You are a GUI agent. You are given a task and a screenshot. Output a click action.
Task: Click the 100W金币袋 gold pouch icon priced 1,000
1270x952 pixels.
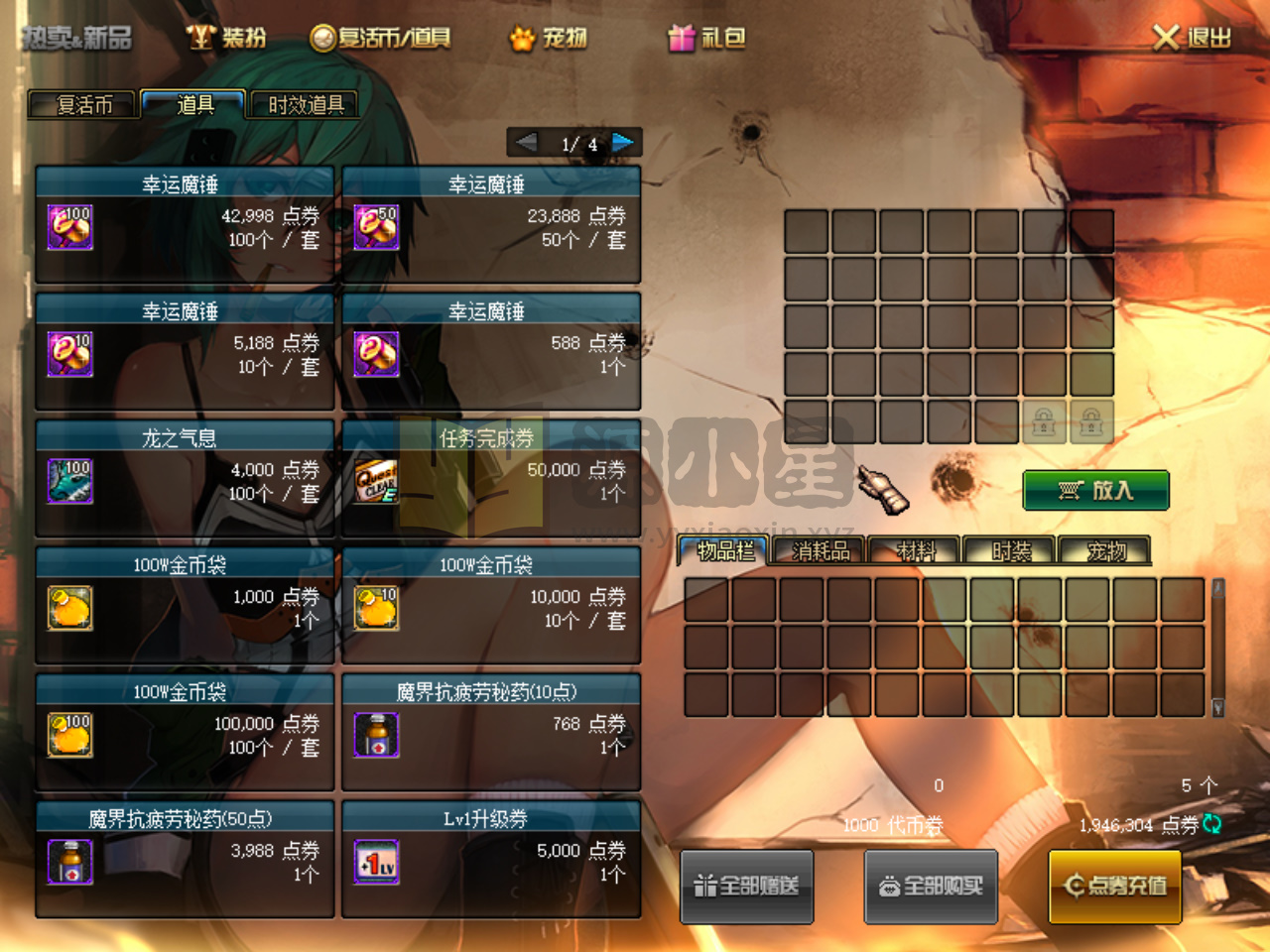pos(69,608)
